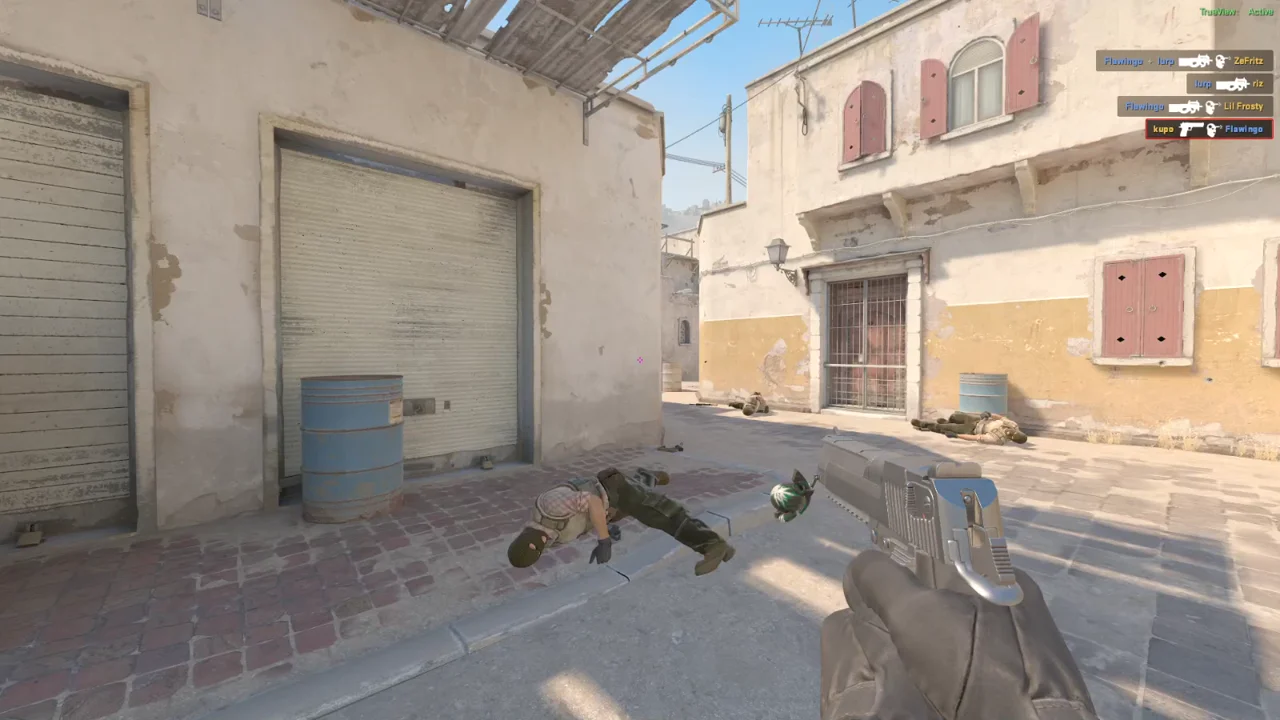
Task: Click the assist marker between Flawingo and lurp
Action: tap(1149, 61)
